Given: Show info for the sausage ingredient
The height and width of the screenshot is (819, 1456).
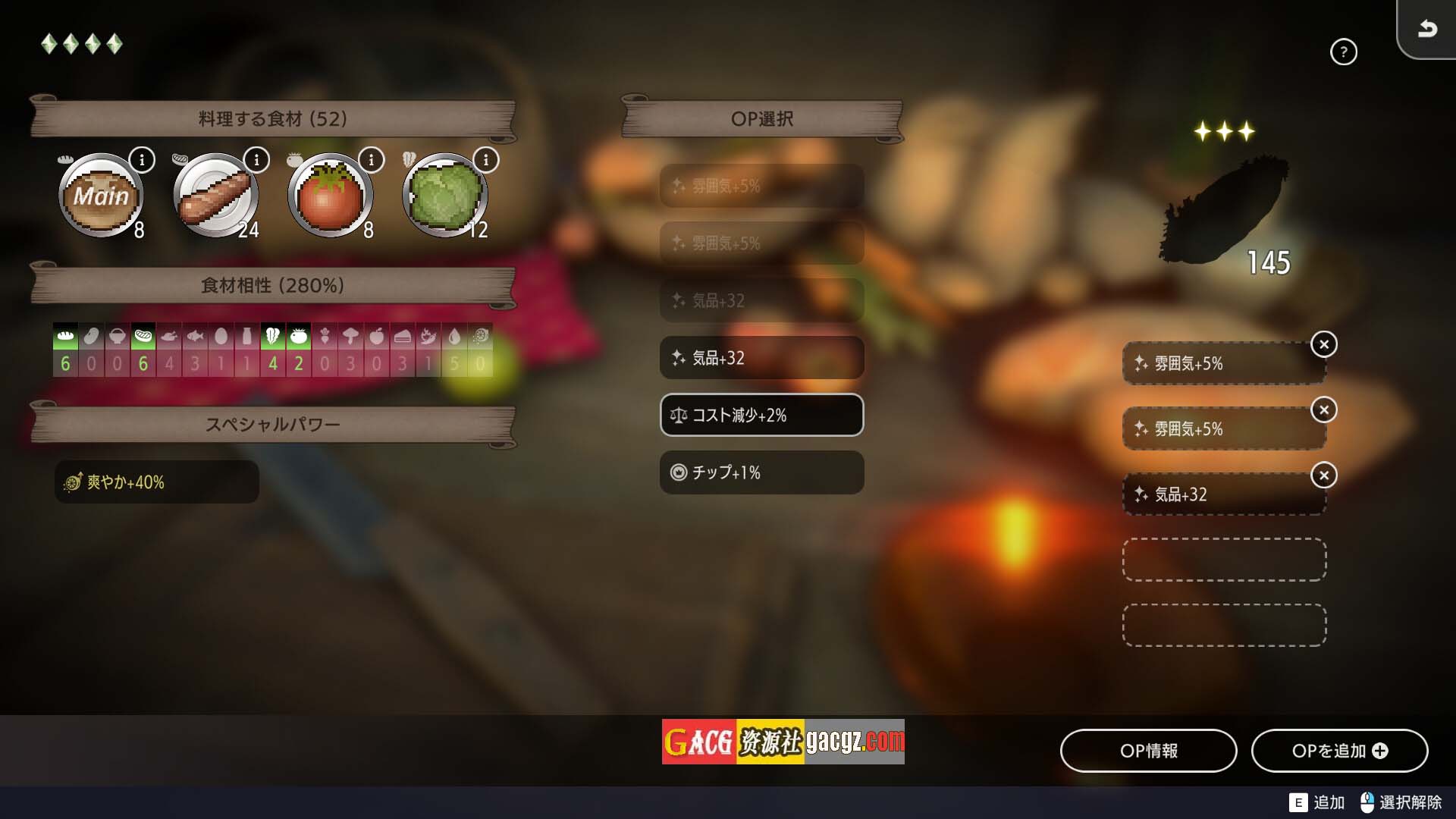Looking at the screenshot, I should pyautogui.click(x=256, y=160).
